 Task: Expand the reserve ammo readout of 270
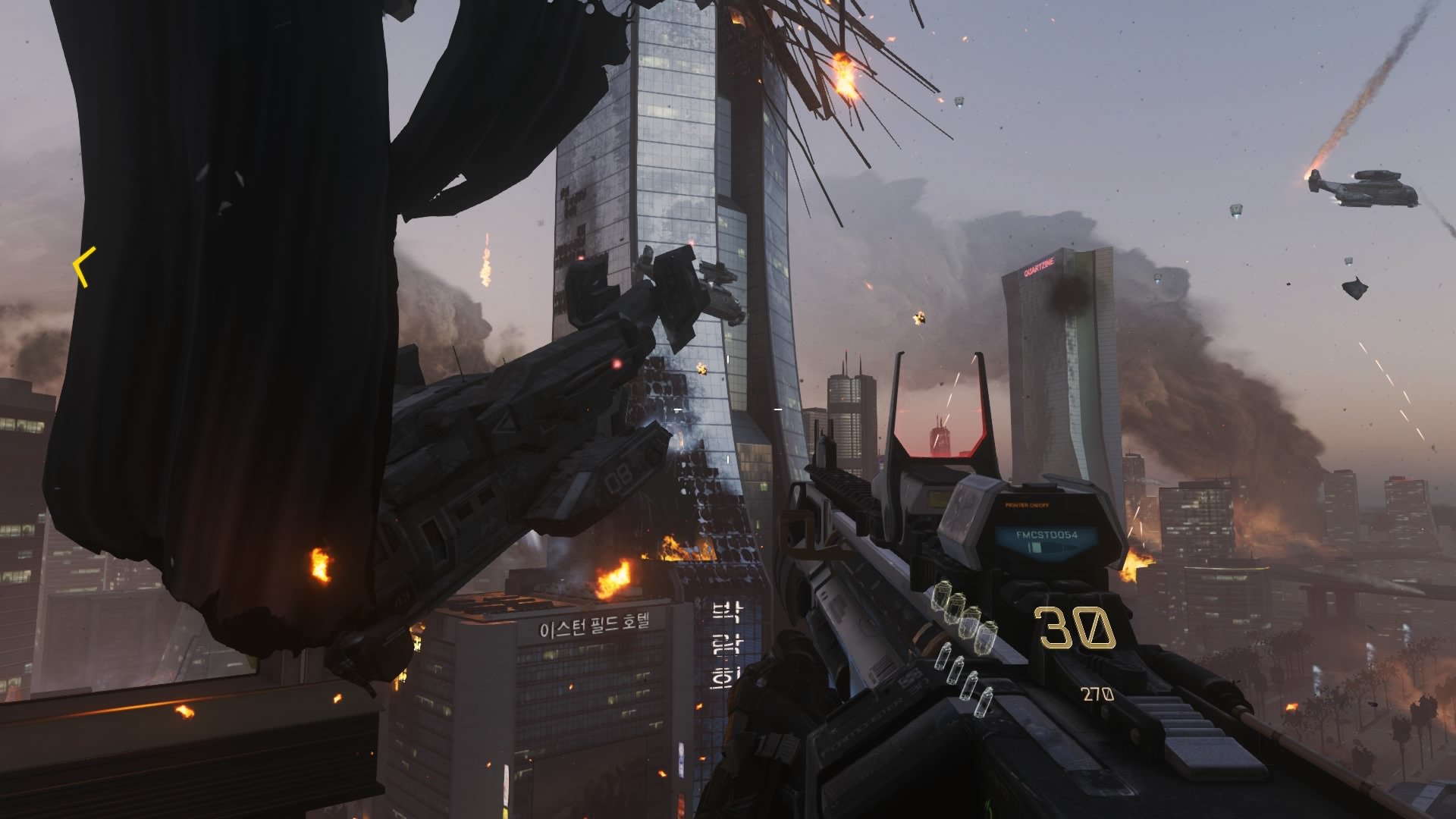[1097, 695]
